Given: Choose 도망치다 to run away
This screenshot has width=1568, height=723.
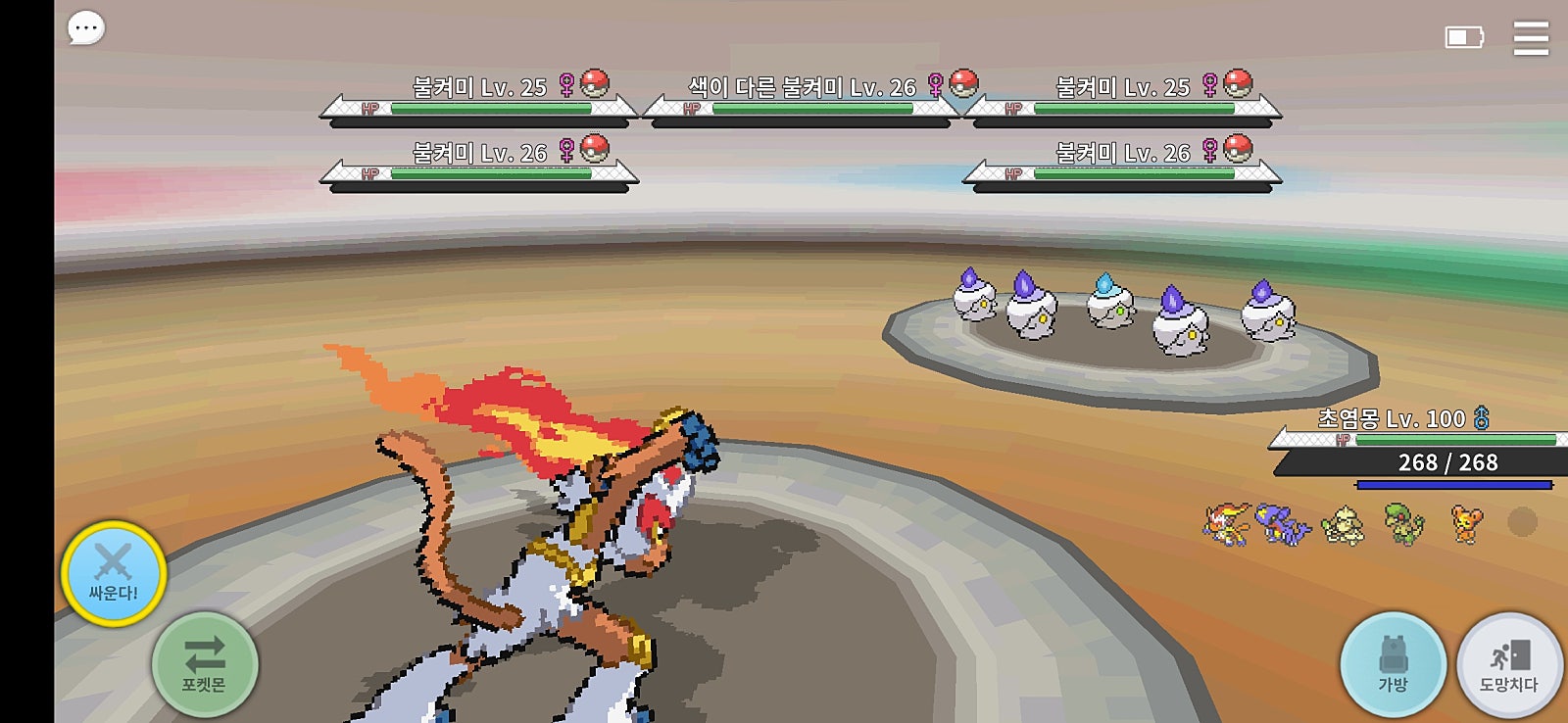Looking at the screenshot, I should pyautogui.click(x=1509, y=665).
